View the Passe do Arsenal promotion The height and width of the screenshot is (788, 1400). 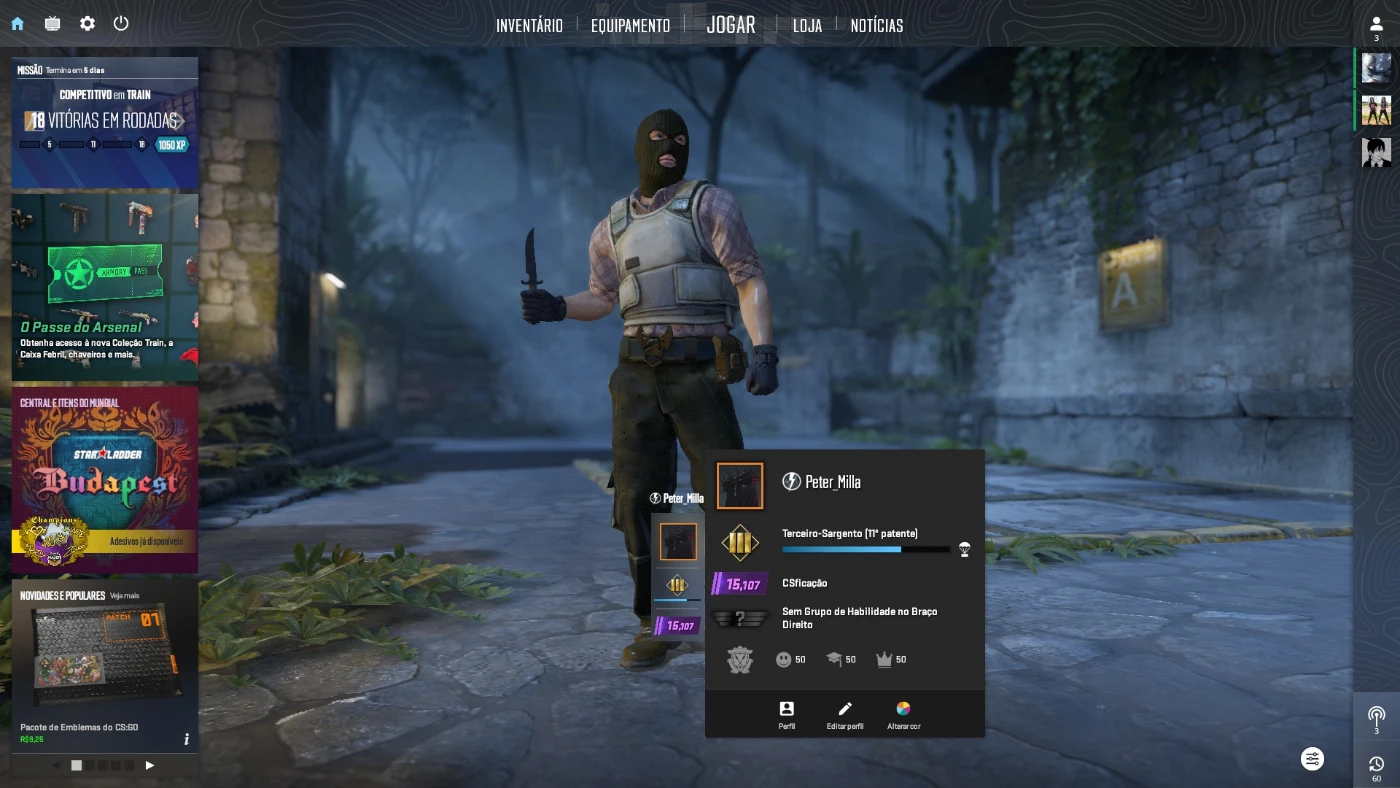105,287
